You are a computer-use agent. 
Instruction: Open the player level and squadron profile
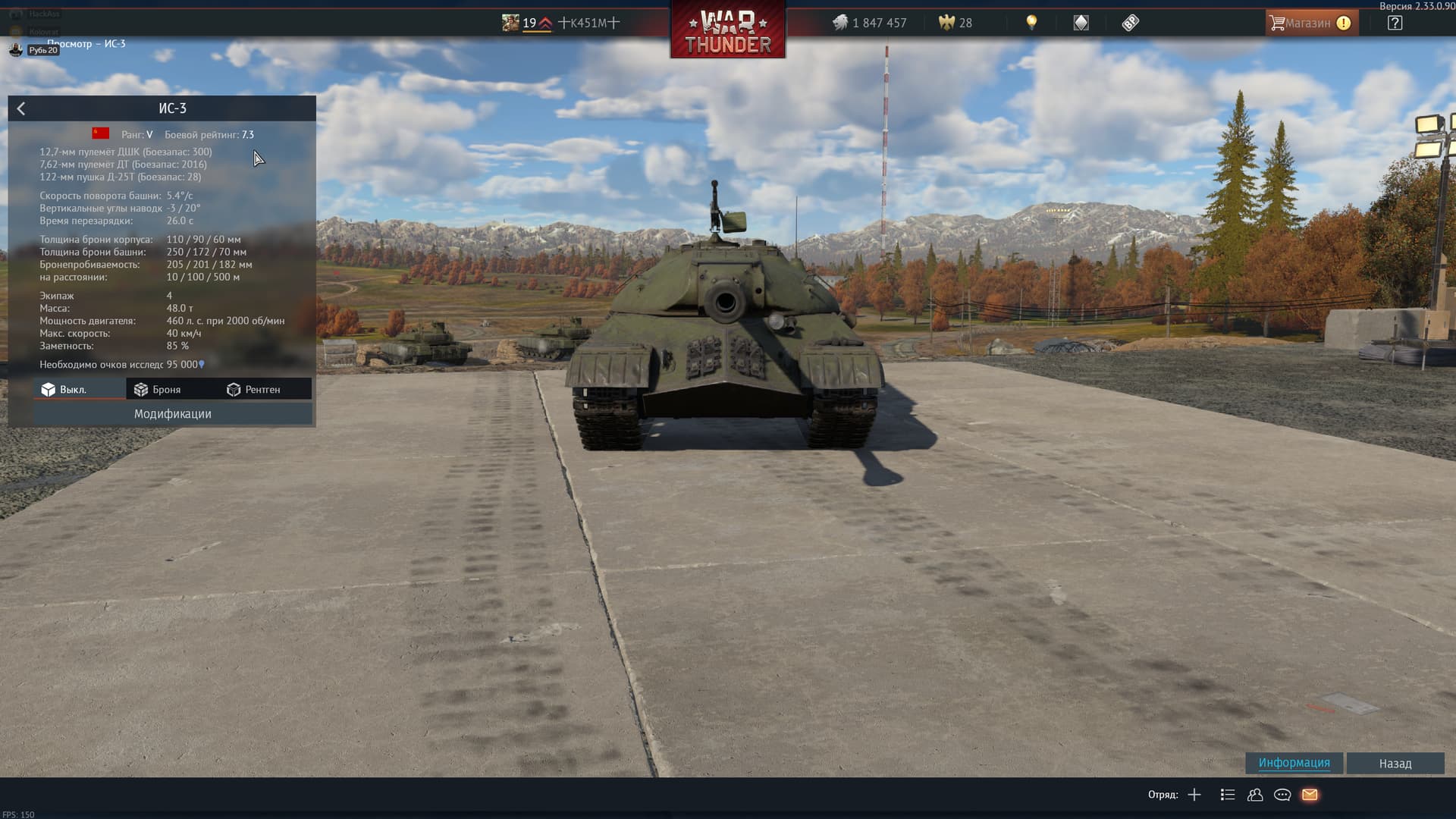(561, 23)
